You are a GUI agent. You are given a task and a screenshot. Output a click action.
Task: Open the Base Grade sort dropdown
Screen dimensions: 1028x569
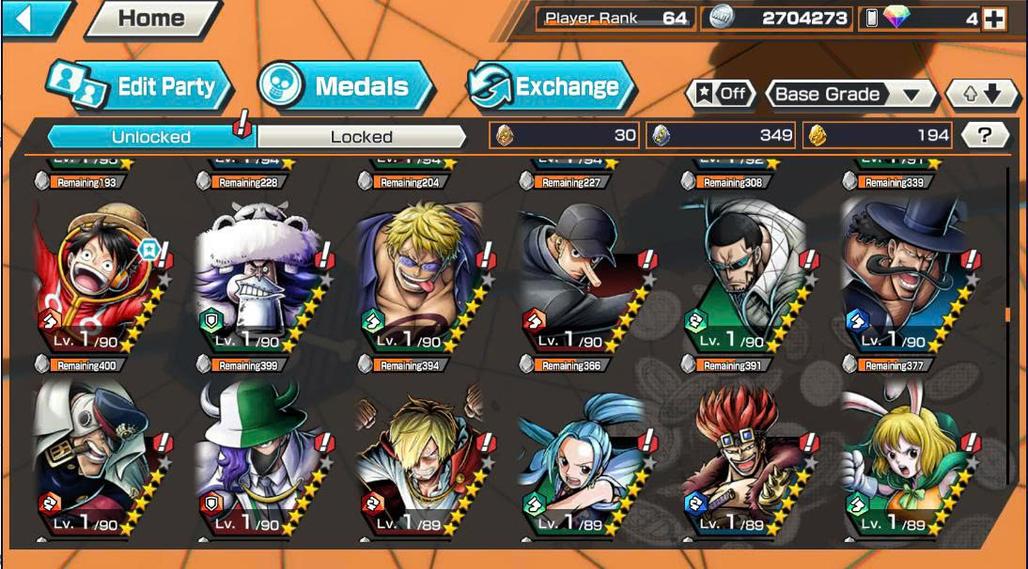point(850,94)
